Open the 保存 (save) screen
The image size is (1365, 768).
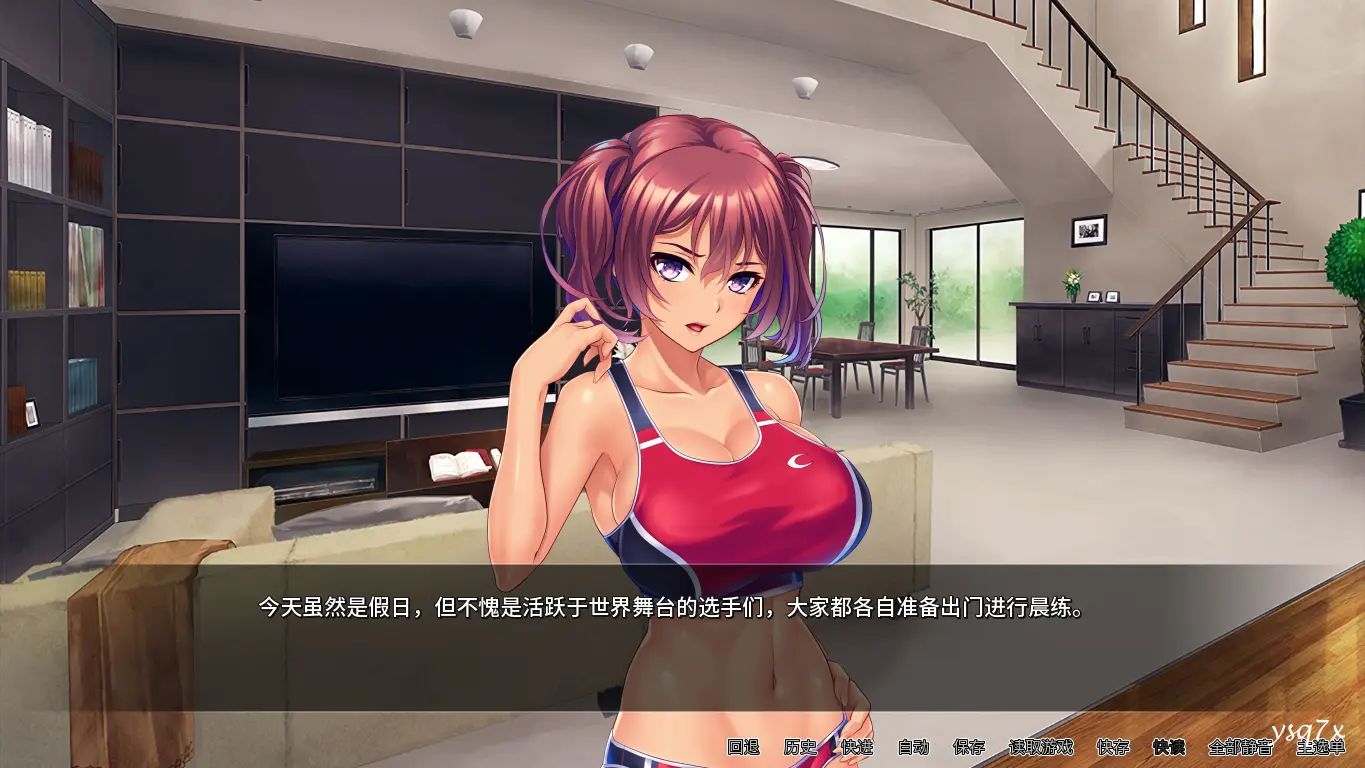[969, 747]
